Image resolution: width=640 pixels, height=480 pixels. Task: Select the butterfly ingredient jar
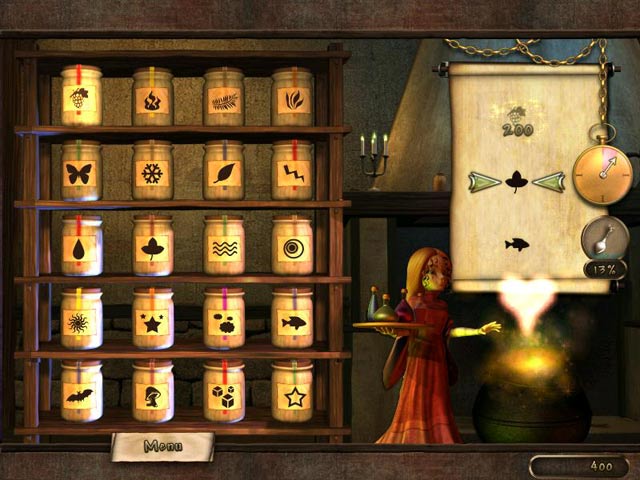[x=80, y=173]
